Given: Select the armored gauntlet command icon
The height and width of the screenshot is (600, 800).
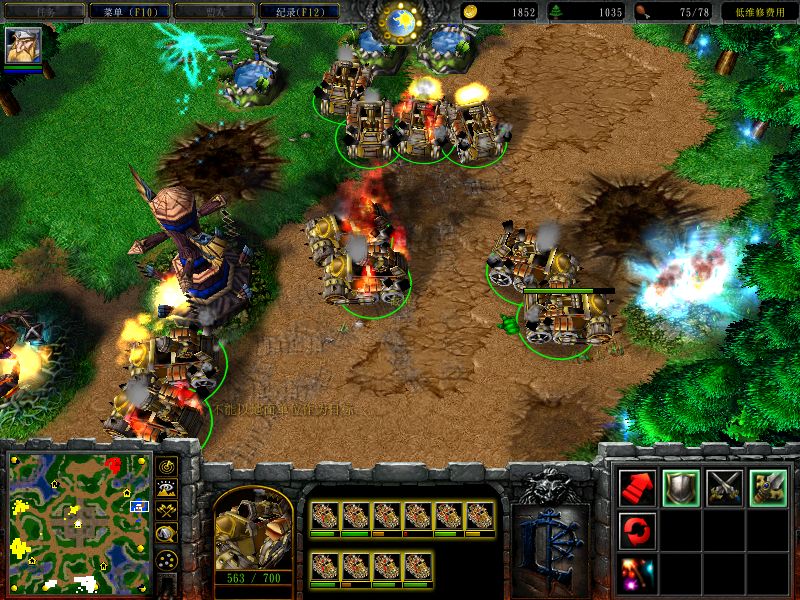Looking at the screenshot, I should [x=768, y=487].
